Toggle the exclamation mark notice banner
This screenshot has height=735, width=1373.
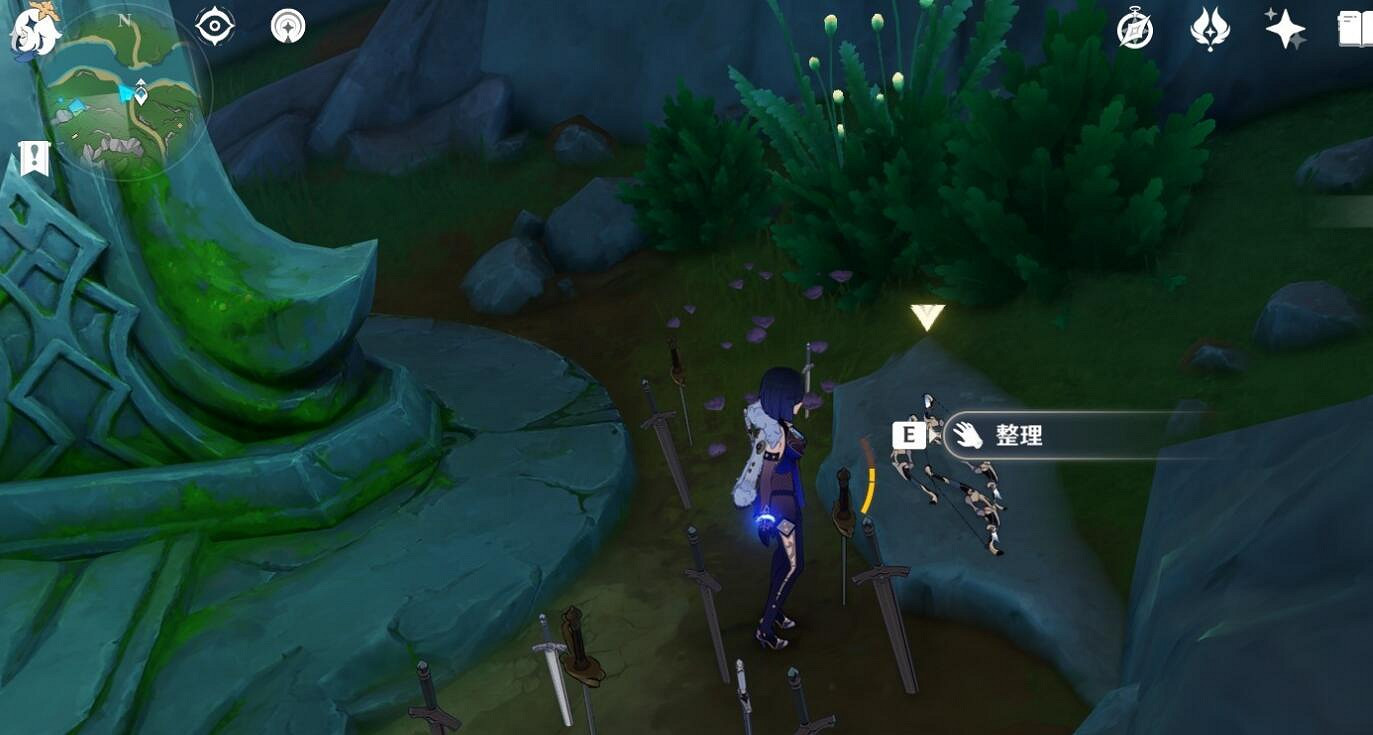tap(33, 155)
